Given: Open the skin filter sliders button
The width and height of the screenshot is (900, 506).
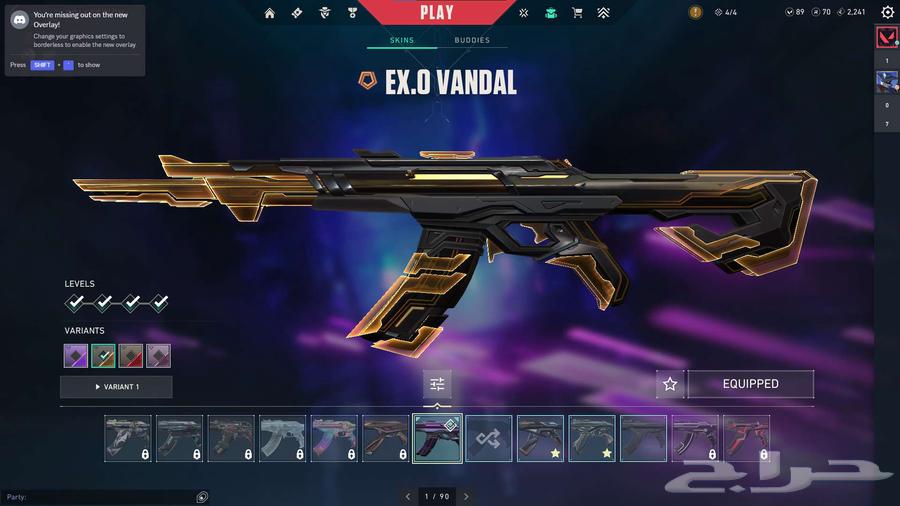Looking at the screenshot, I should click(437, 384).
